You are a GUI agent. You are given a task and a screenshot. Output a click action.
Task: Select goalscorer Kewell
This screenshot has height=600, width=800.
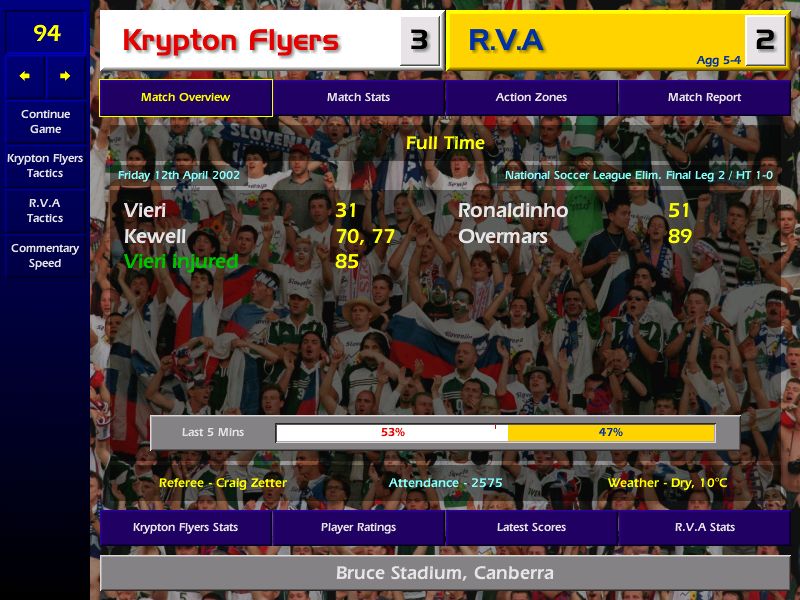pos(155,237)
